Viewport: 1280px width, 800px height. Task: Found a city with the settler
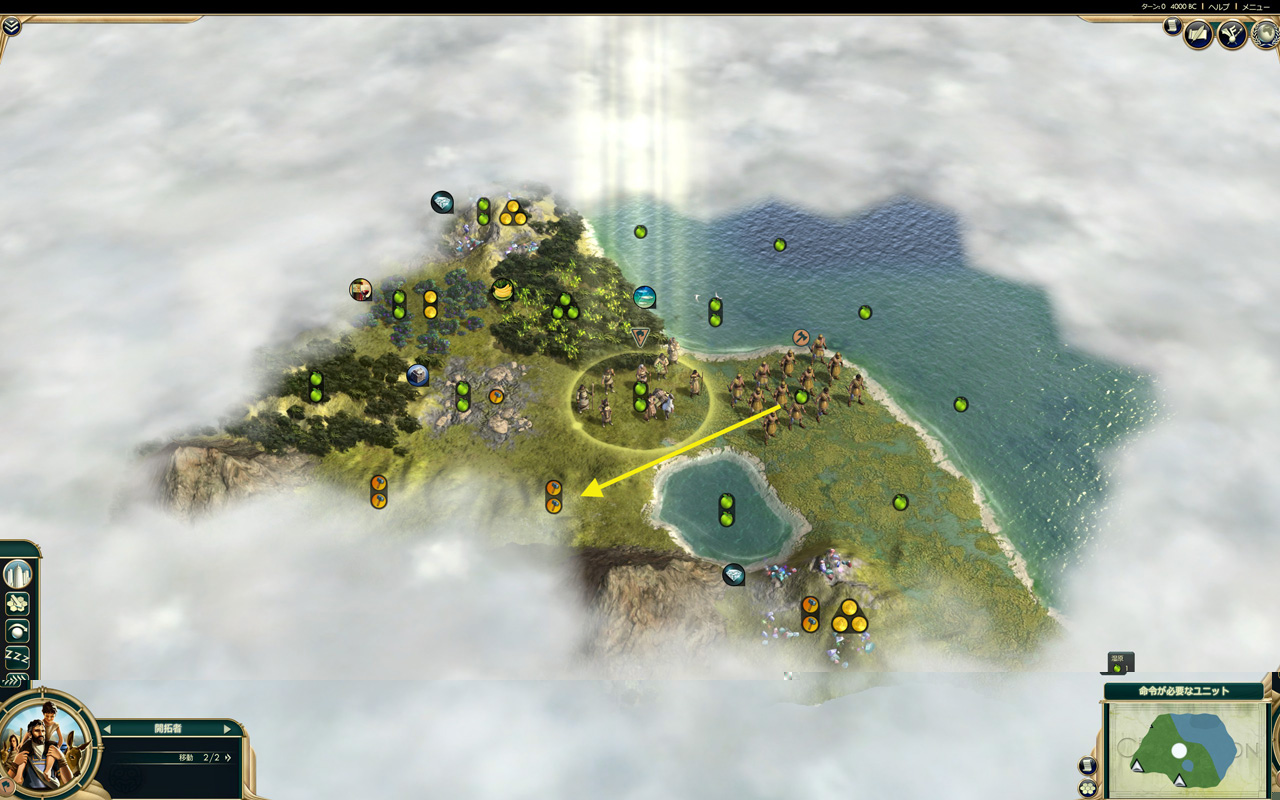(x=18, y=575)
